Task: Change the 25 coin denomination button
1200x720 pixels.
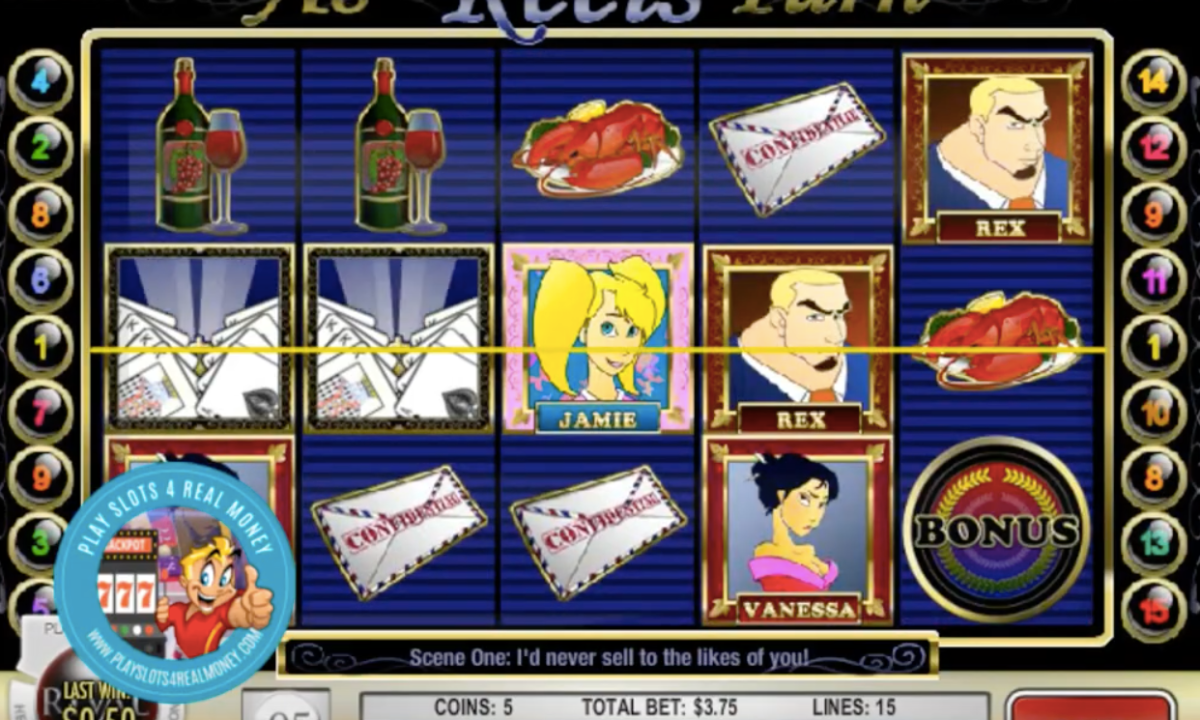Action: (286, 706)
